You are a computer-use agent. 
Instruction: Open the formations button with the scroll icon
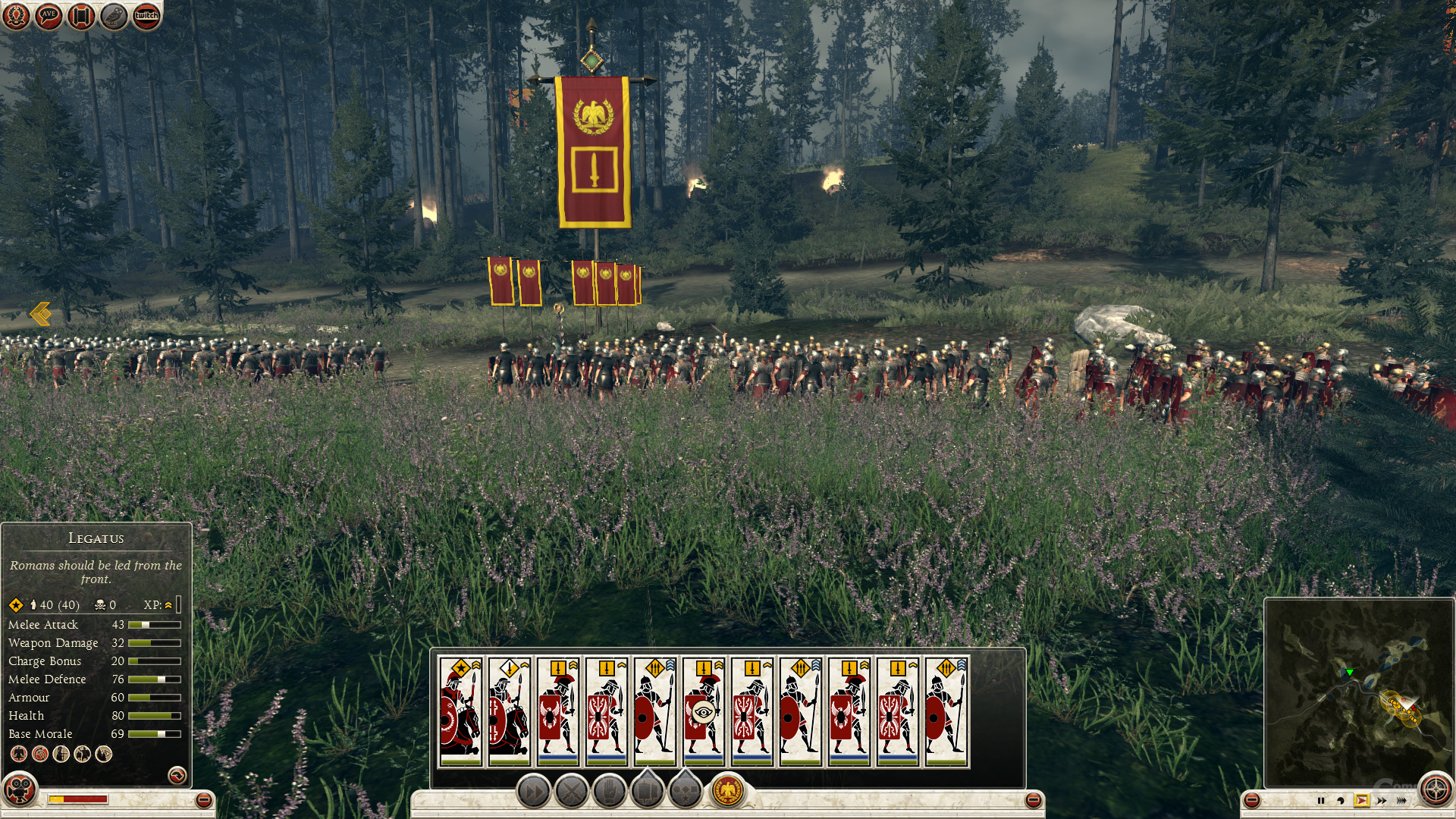coord(647,791)
